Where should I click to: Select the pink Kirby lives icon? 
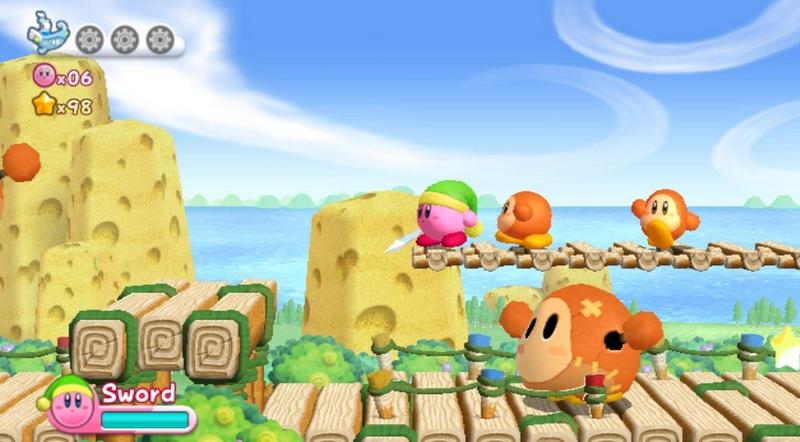tap(43, 75)
